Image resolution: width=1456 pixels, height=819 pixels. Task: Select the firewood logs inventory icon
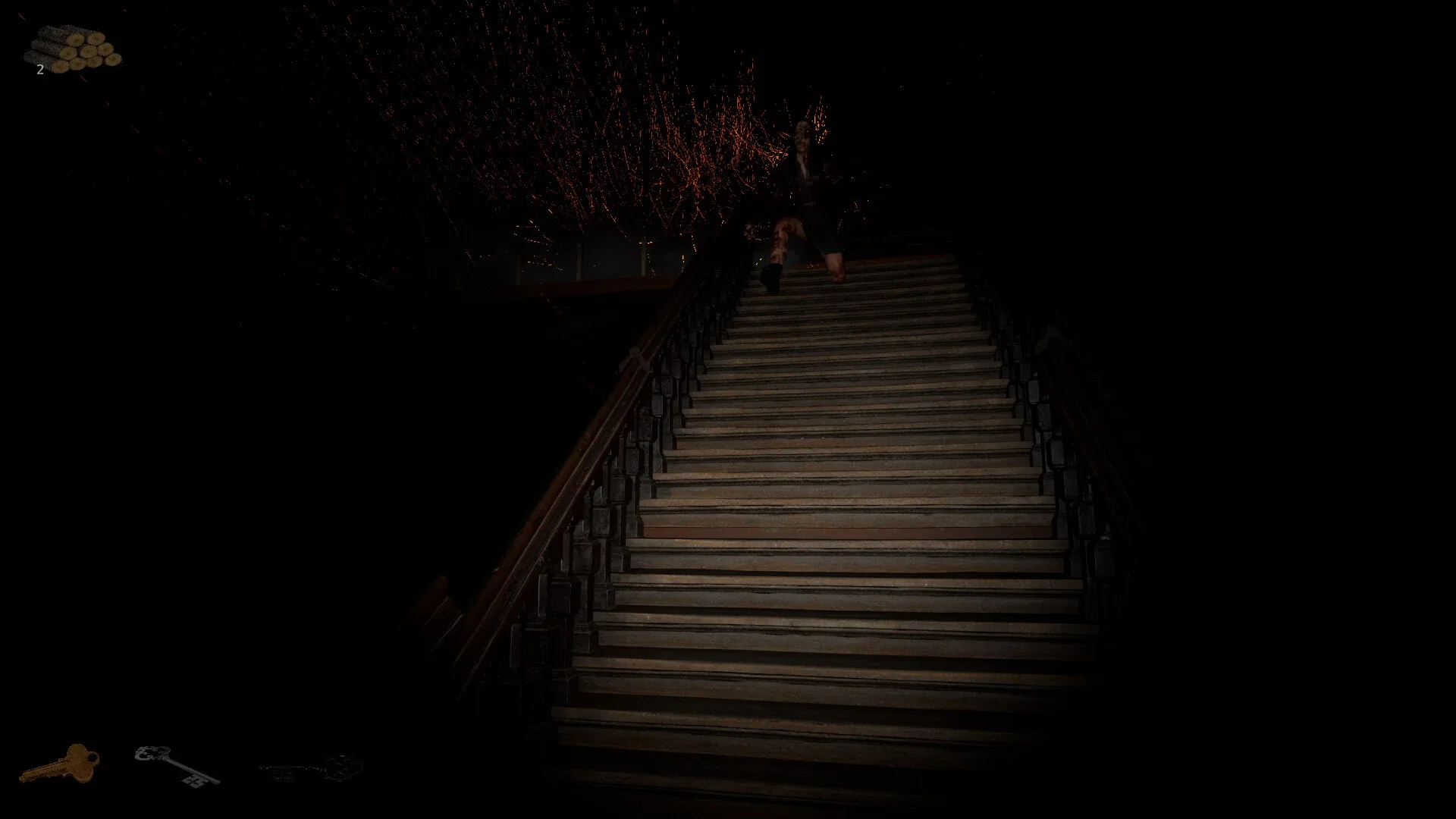point(72,49)
